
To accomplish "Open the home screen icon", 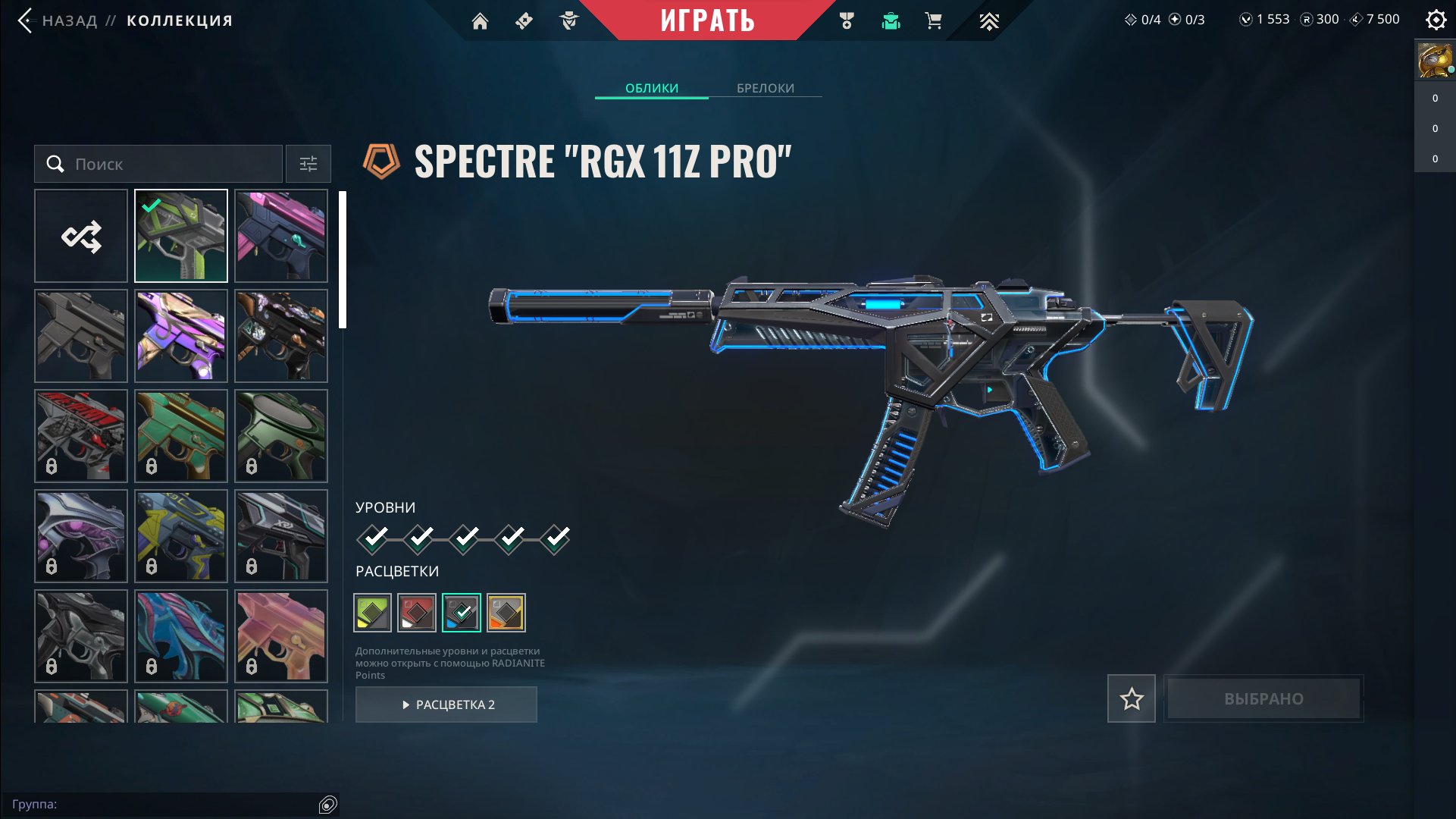I will 480,21.
